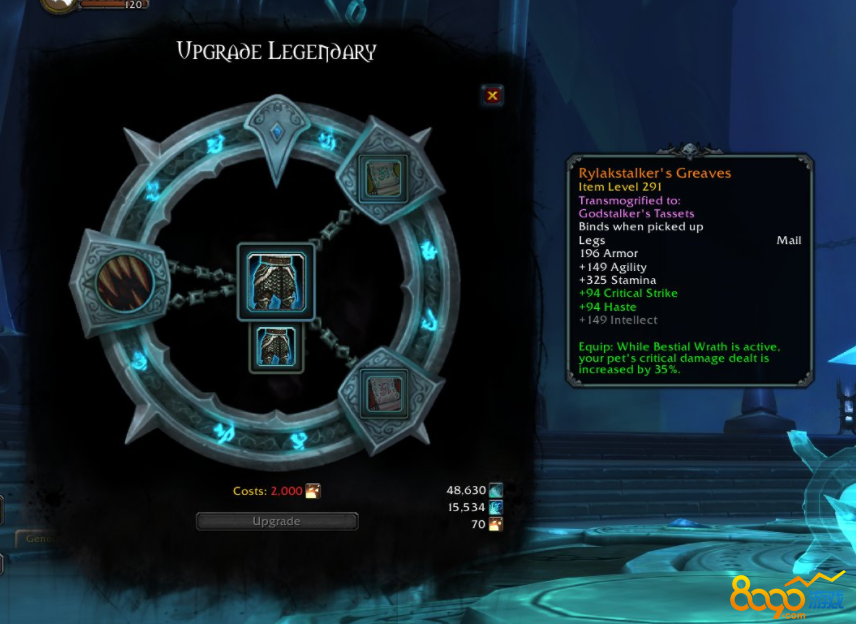This screenshot has width=856, height=624.
Task: Close the Upgrade Legendary window
Action: point(492,95)
